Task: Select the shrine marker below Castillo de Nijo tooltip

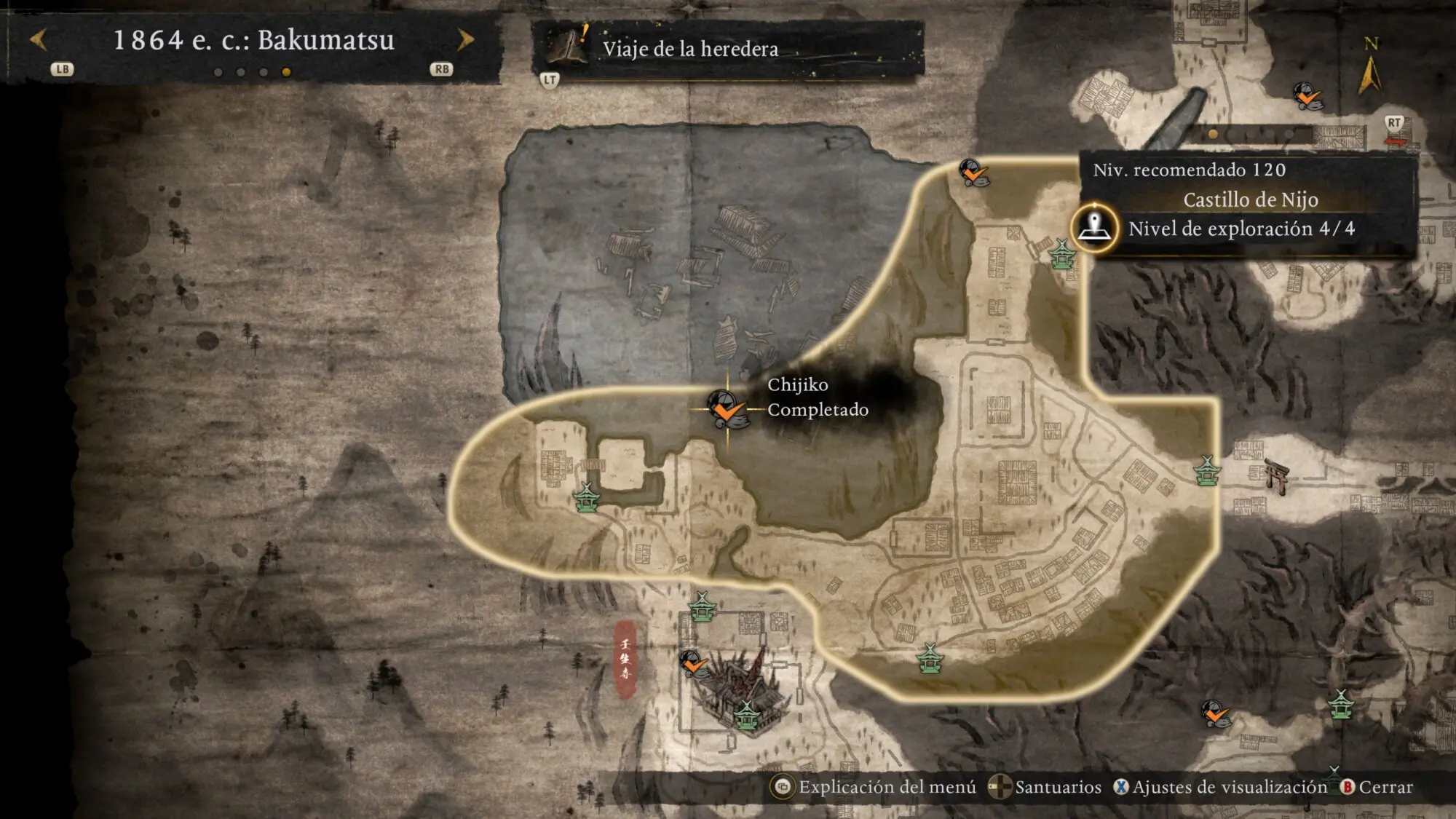Action: click(1062, 254)
